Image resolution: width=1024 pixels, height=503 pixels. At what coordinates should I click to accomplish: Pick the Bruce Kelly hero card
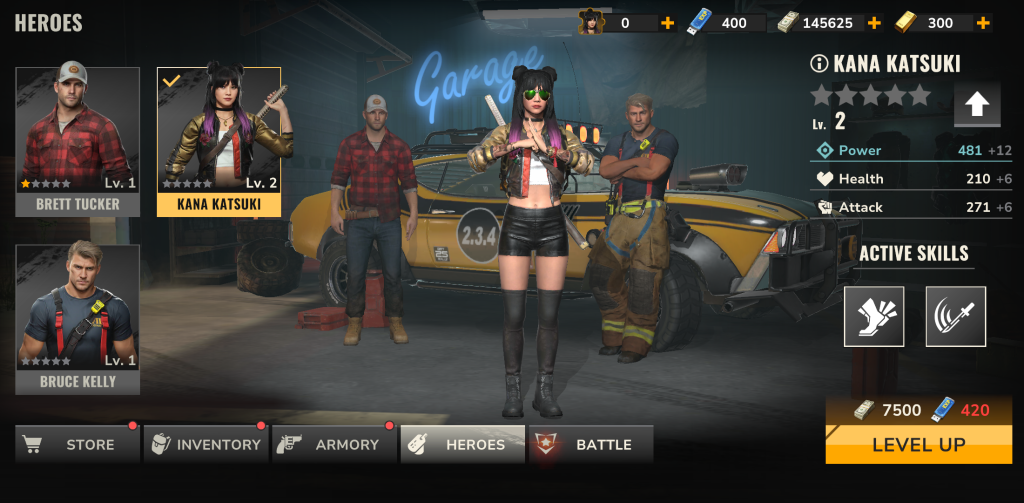pos(78,319)
